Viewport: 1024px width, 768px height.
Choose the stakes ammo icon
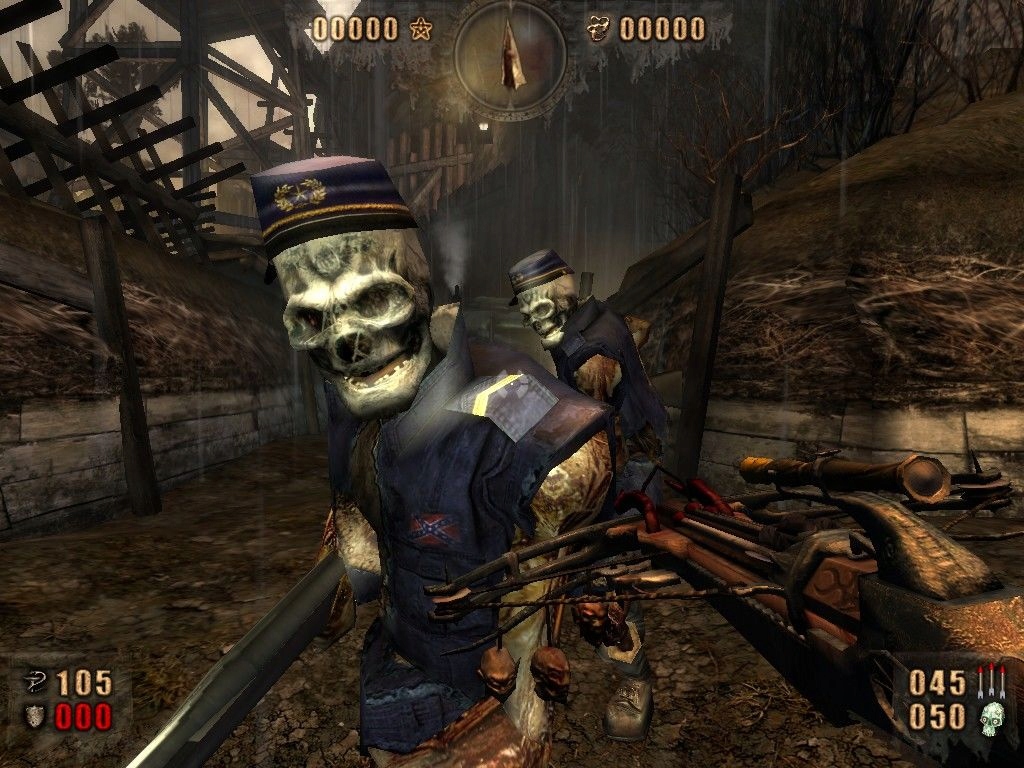point(990,682)
